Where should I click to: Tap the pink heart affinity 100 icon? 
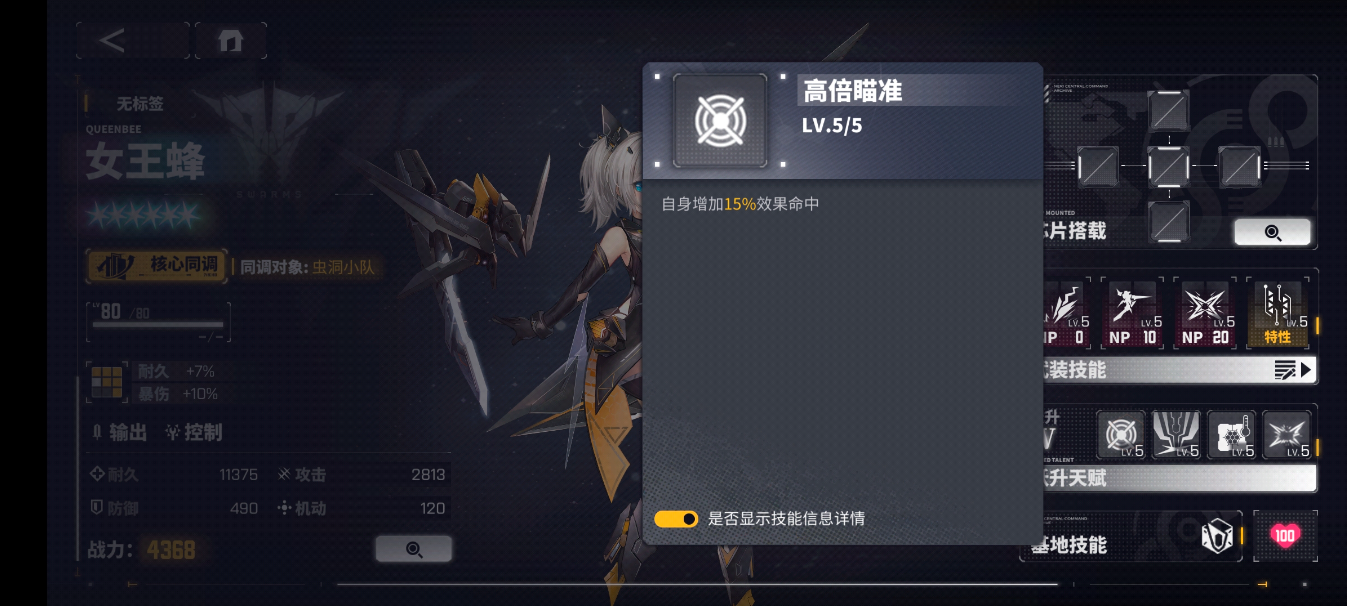[x=1285, y=536]
